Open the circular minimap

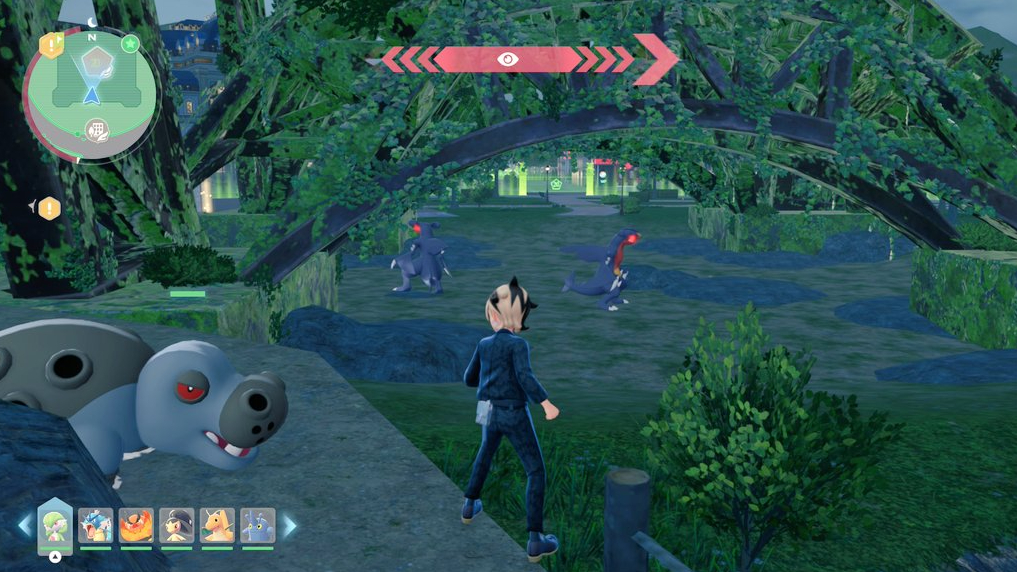point(91,92)
